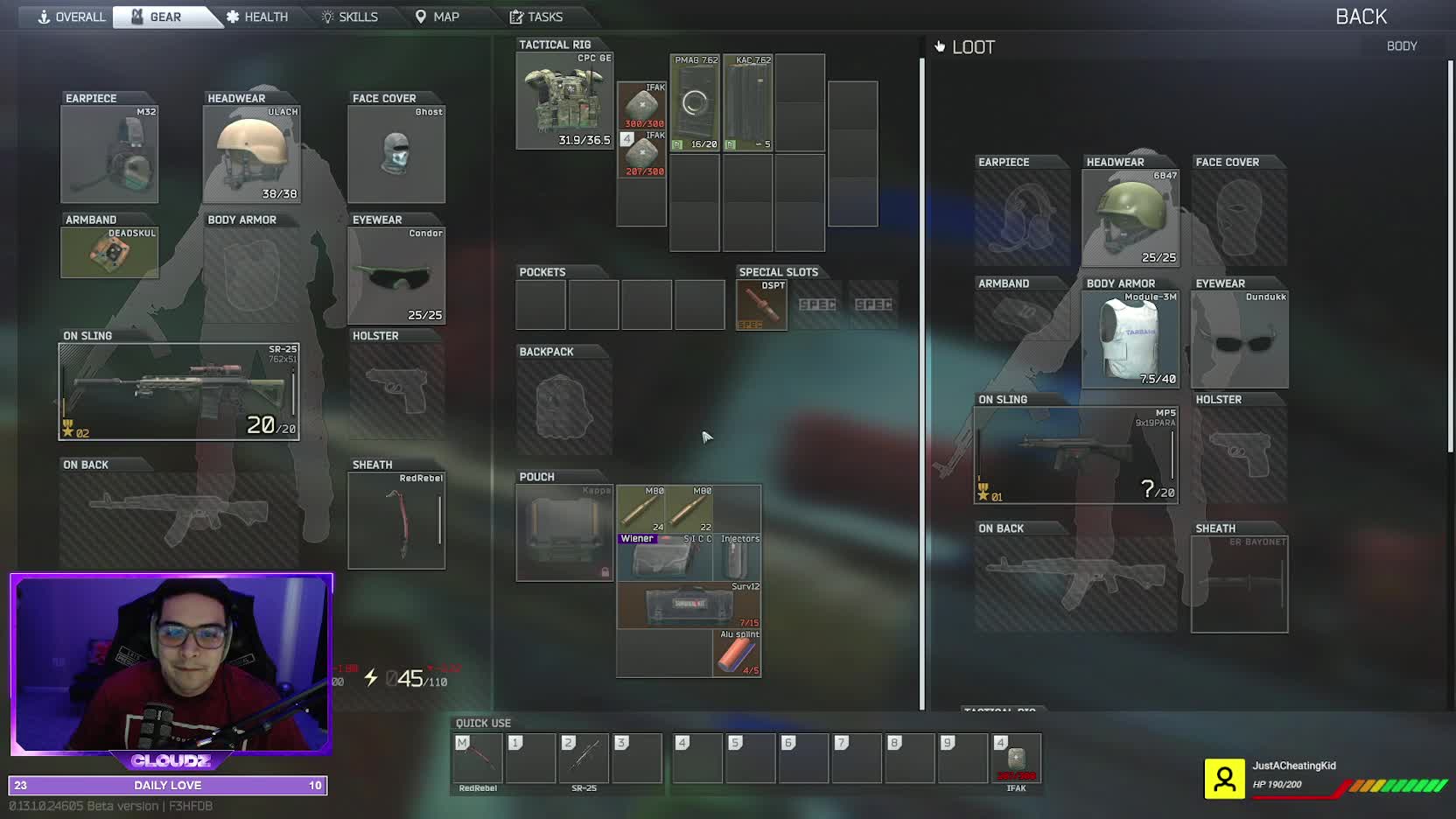1456x819 pixels.
Task: Click the Ghost face cover slot
Action: tap(396, 154)
